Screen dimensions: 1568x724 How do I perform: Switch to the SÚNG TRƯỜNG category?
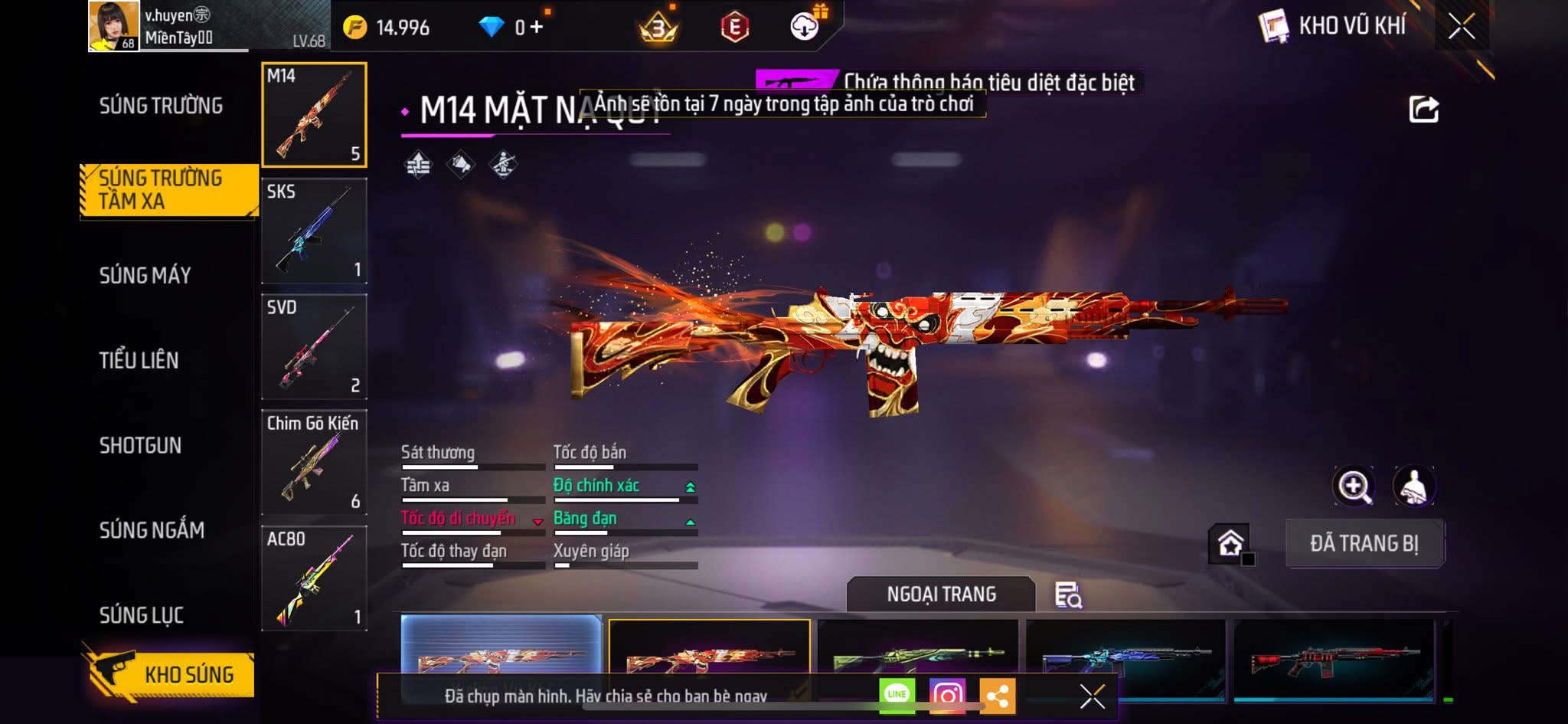pos(161,106)
